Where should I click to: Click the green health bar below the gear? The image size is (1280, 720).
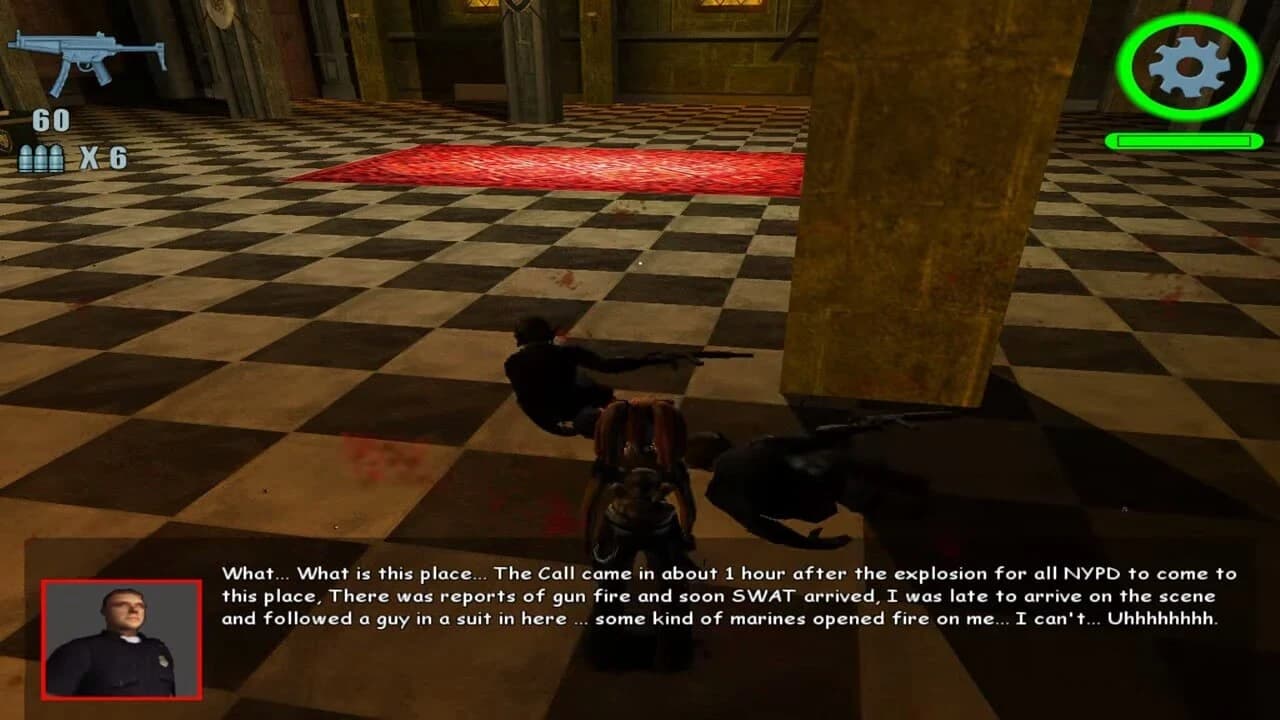1183,142
